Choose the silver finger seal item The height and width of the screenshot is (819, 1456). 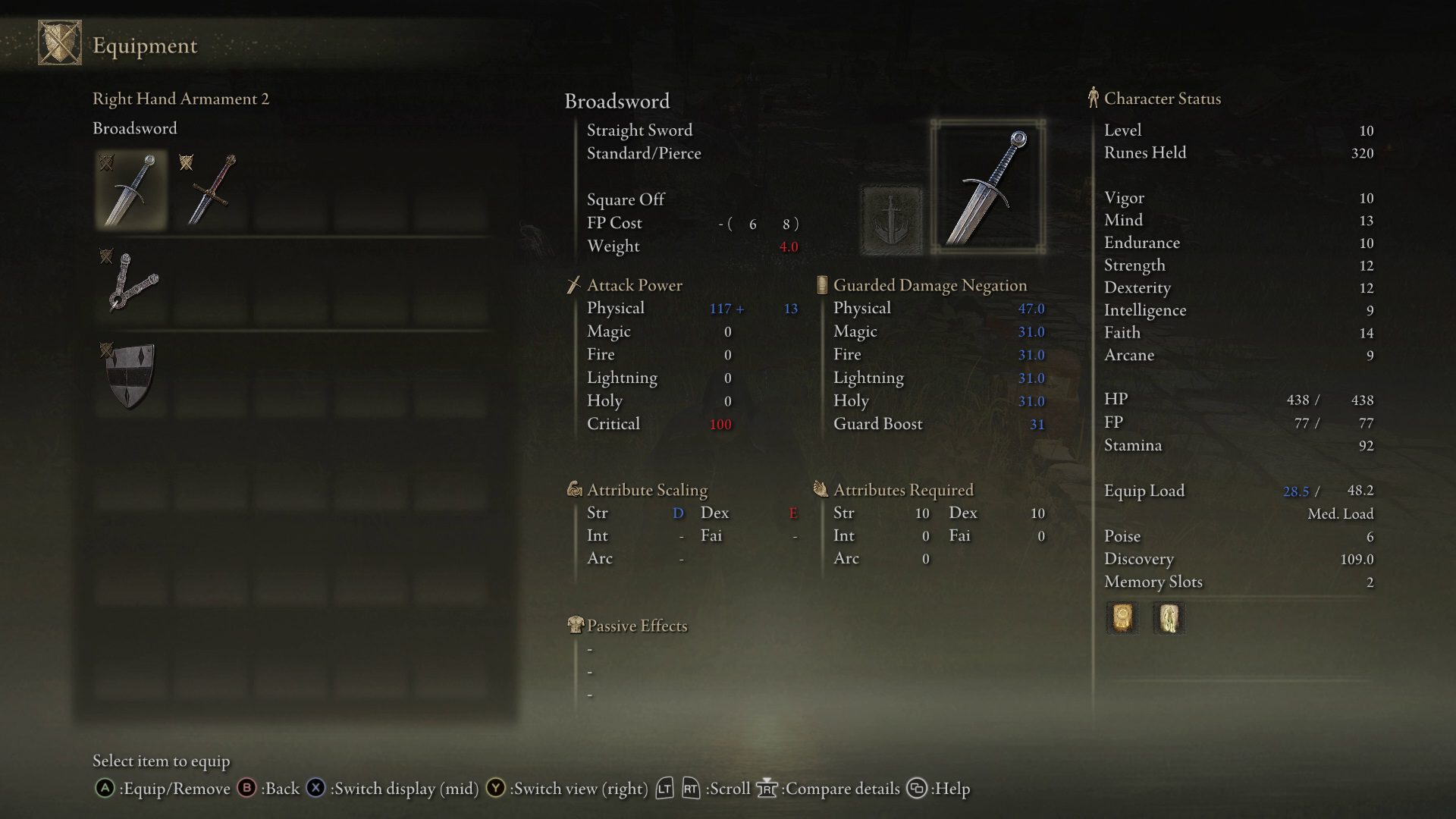point(131,283)
